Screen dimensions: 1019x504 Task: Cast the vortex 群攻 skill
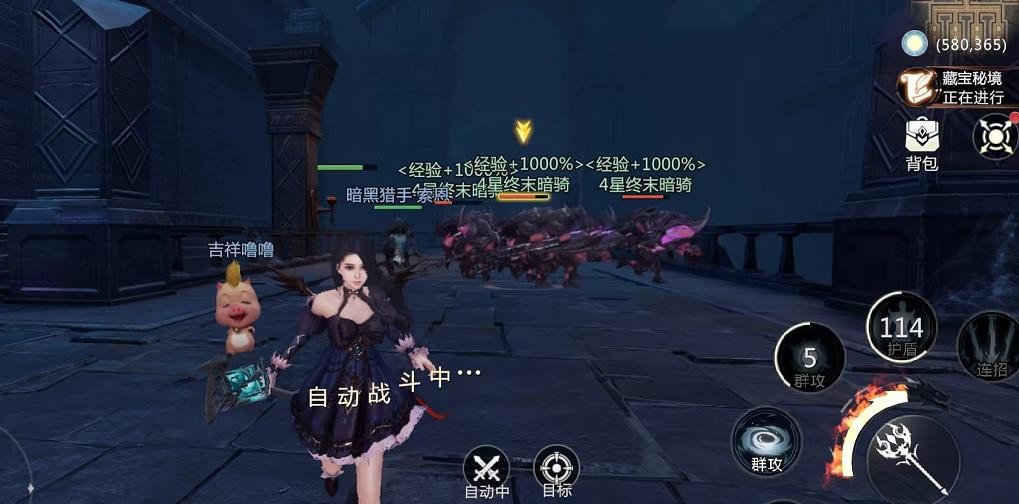766,441
